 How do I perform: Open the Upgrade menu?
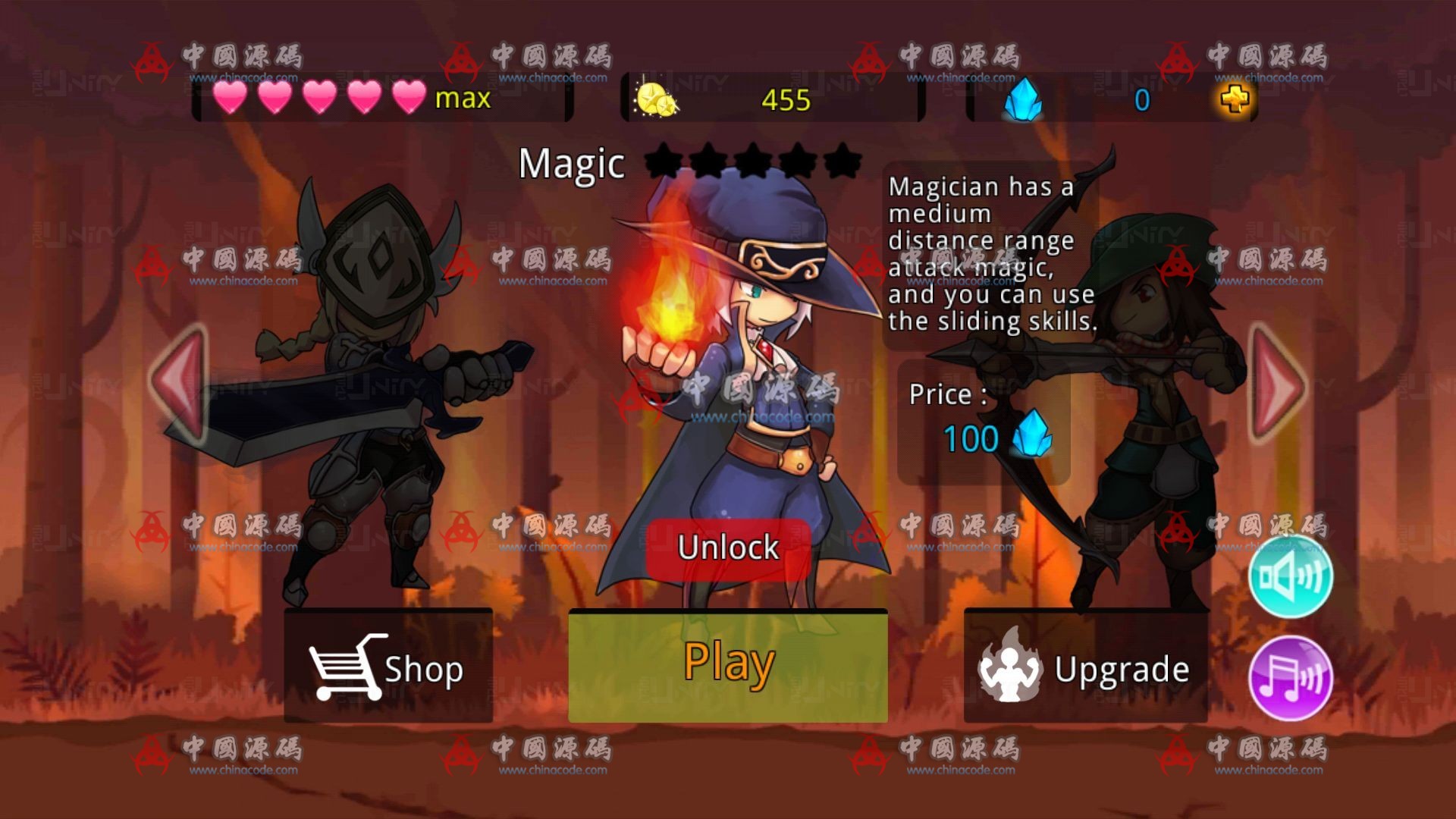(x=1085, y=667)
